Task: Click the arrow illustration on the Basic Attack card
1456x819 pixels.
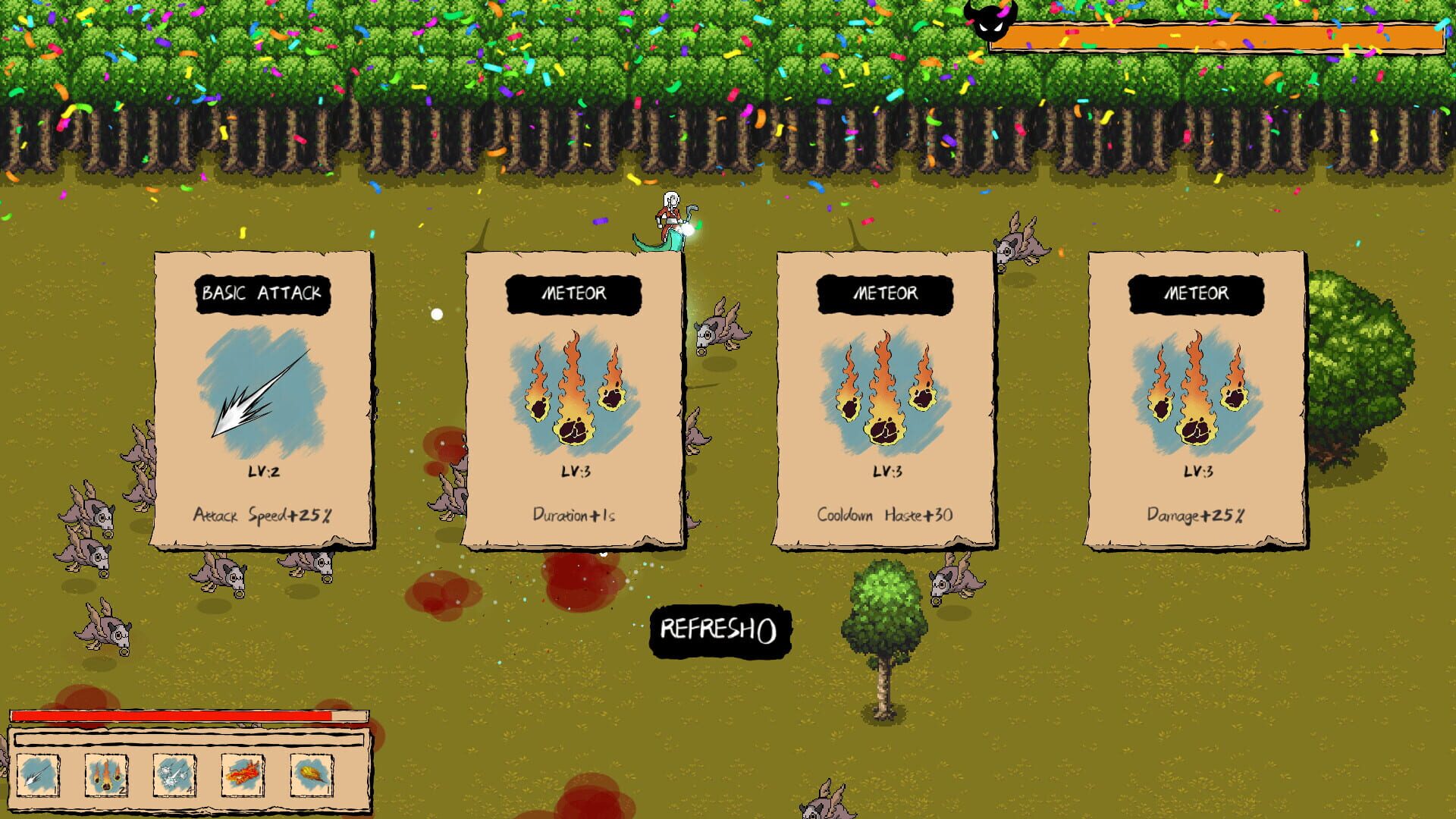Action: tap(262, 391)
